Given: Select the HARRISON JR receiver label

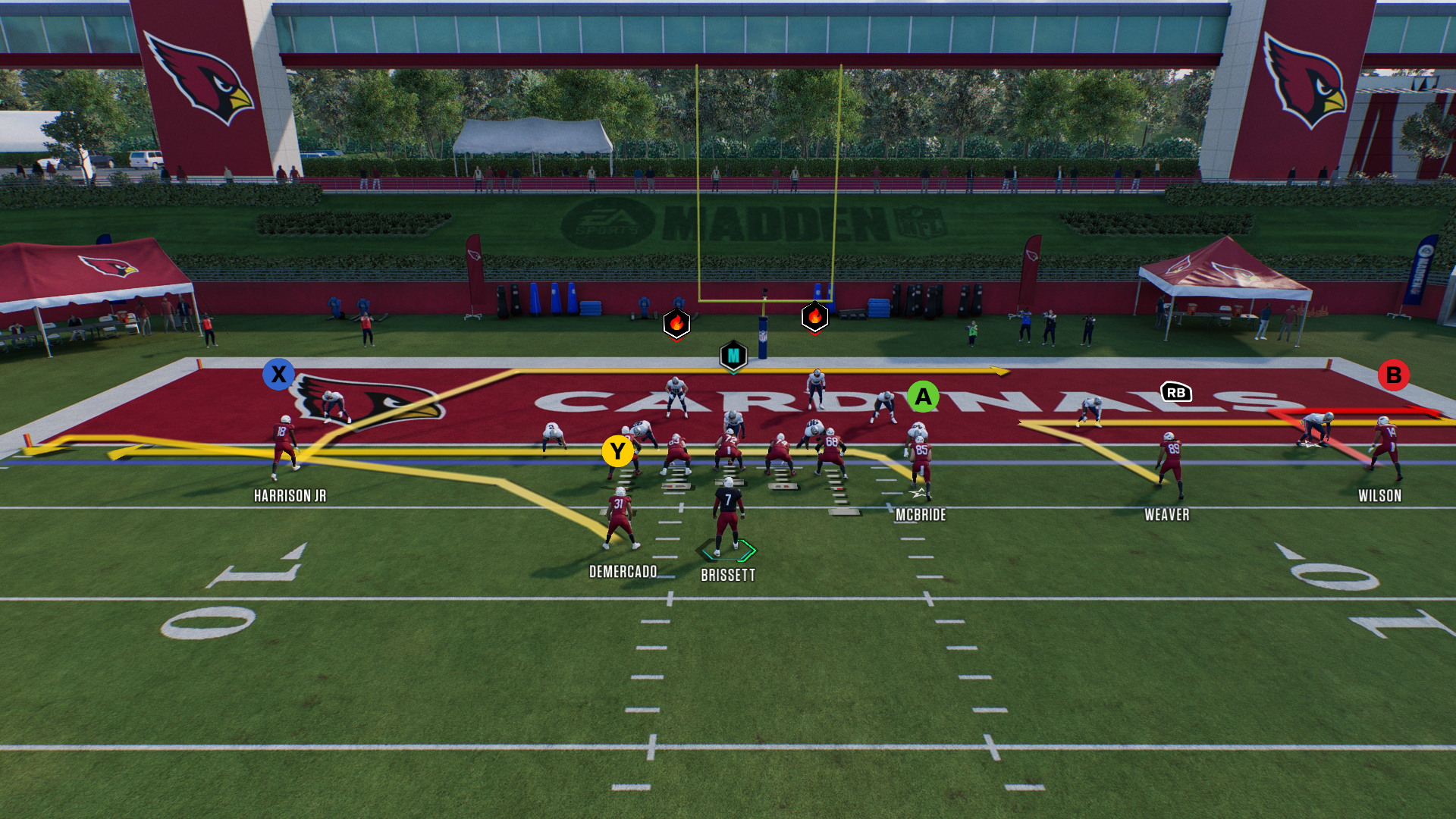Looking at the screenshot, I should 290,496.
